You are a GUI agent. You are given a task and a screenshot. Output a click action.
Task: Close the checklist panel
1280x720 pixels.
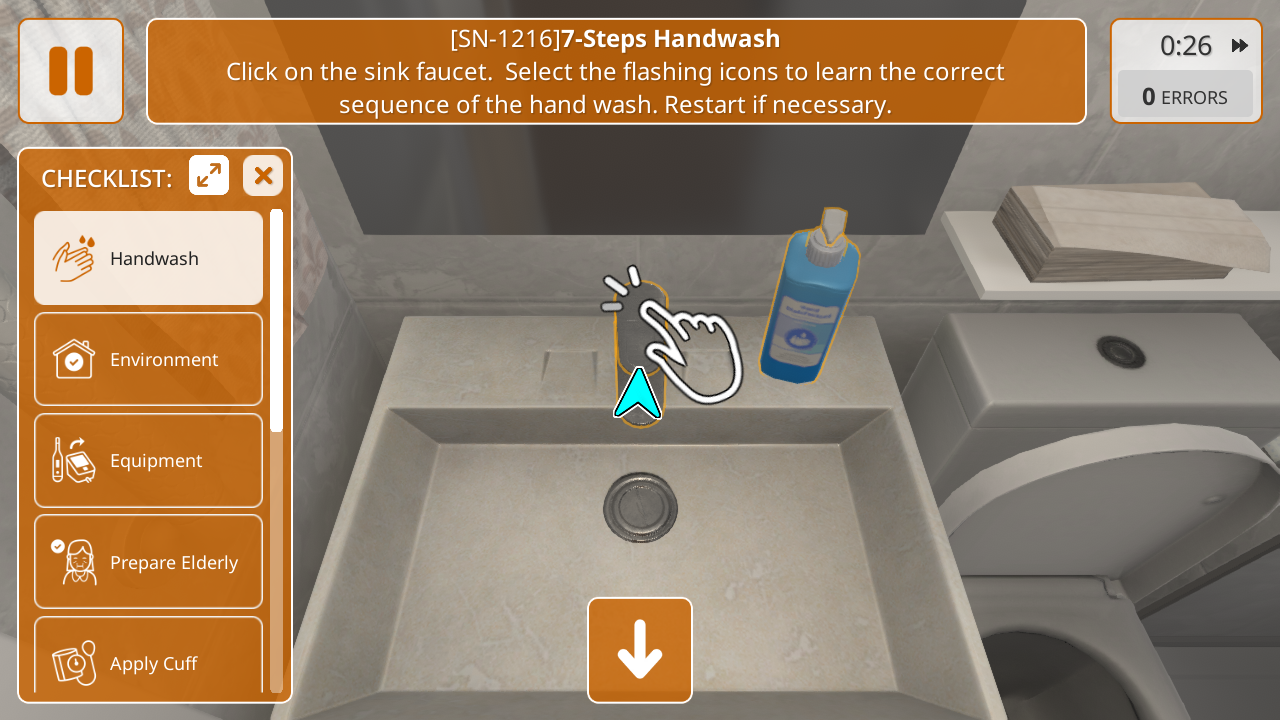[263, 176]
